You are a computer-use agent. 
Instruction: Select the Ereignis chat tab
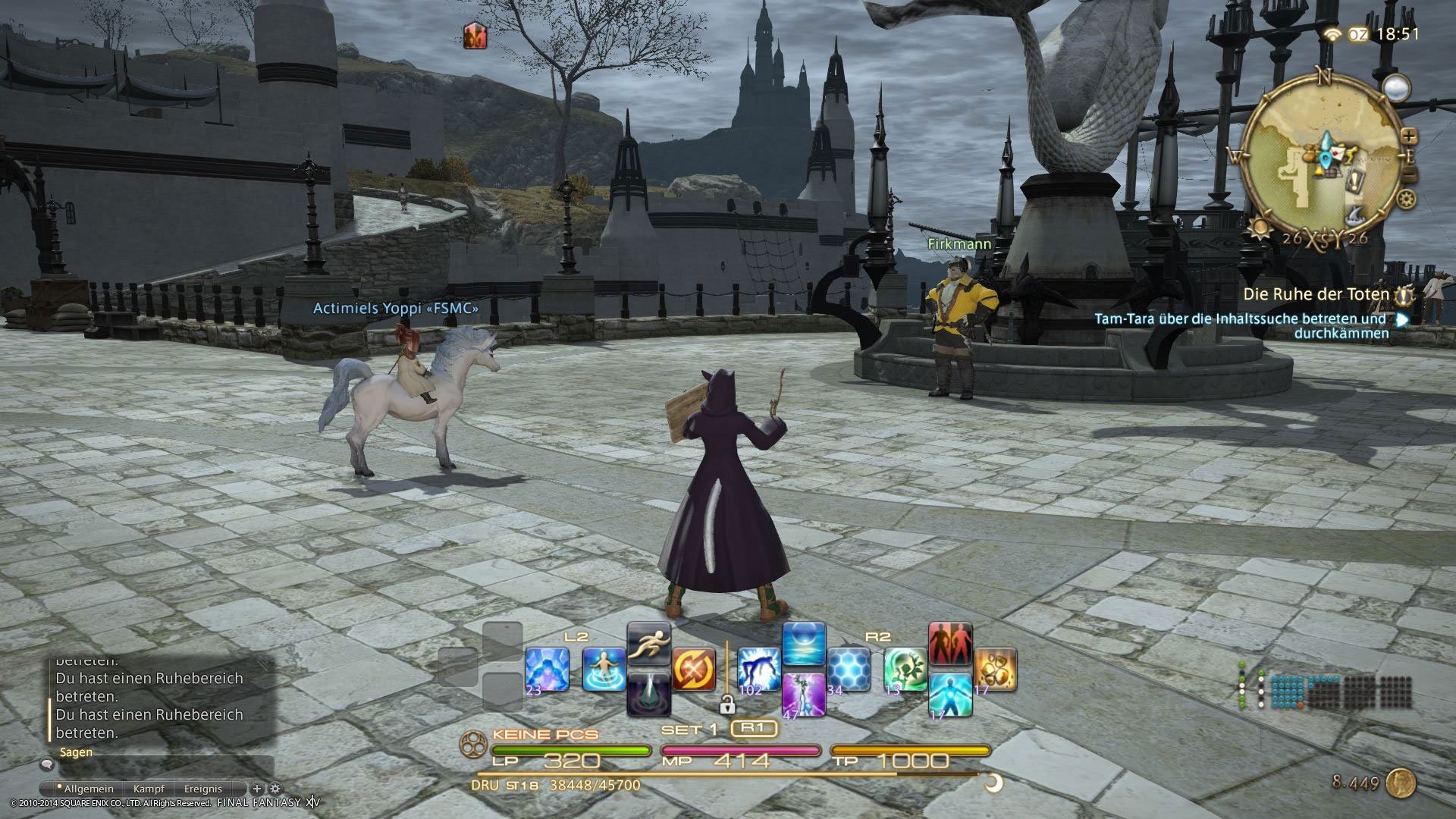203,789
